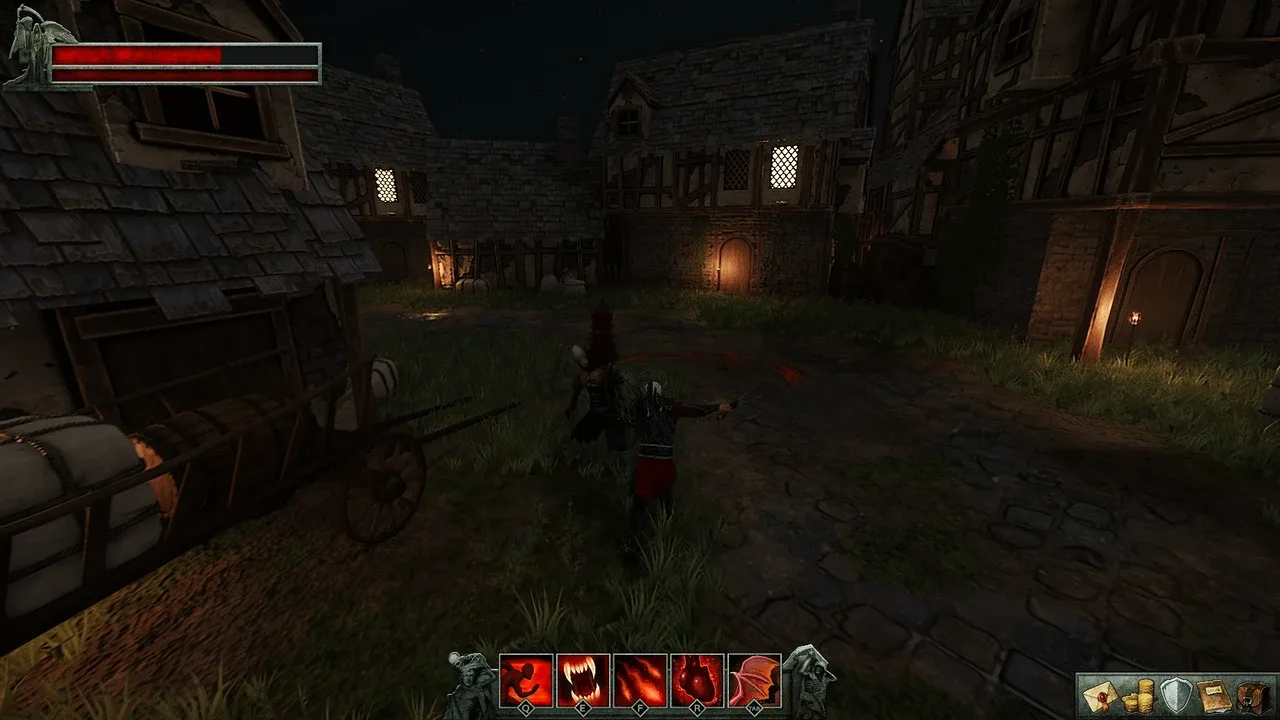
Task: Use the fanged bite ability
Action: [583, 680]
